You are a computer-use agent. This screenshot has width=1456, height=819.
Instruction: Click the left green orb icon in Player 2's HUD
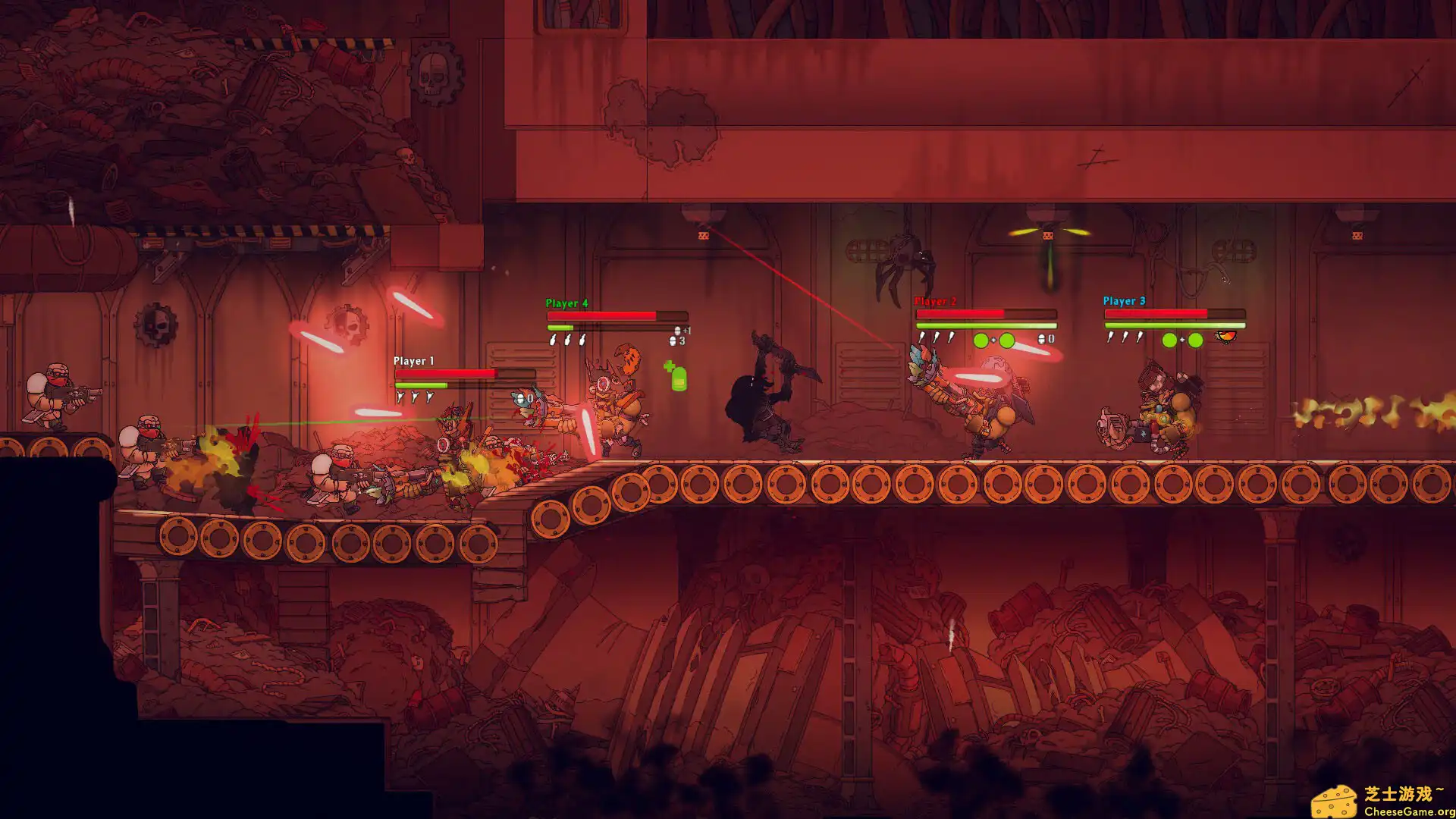click(981, 340)
